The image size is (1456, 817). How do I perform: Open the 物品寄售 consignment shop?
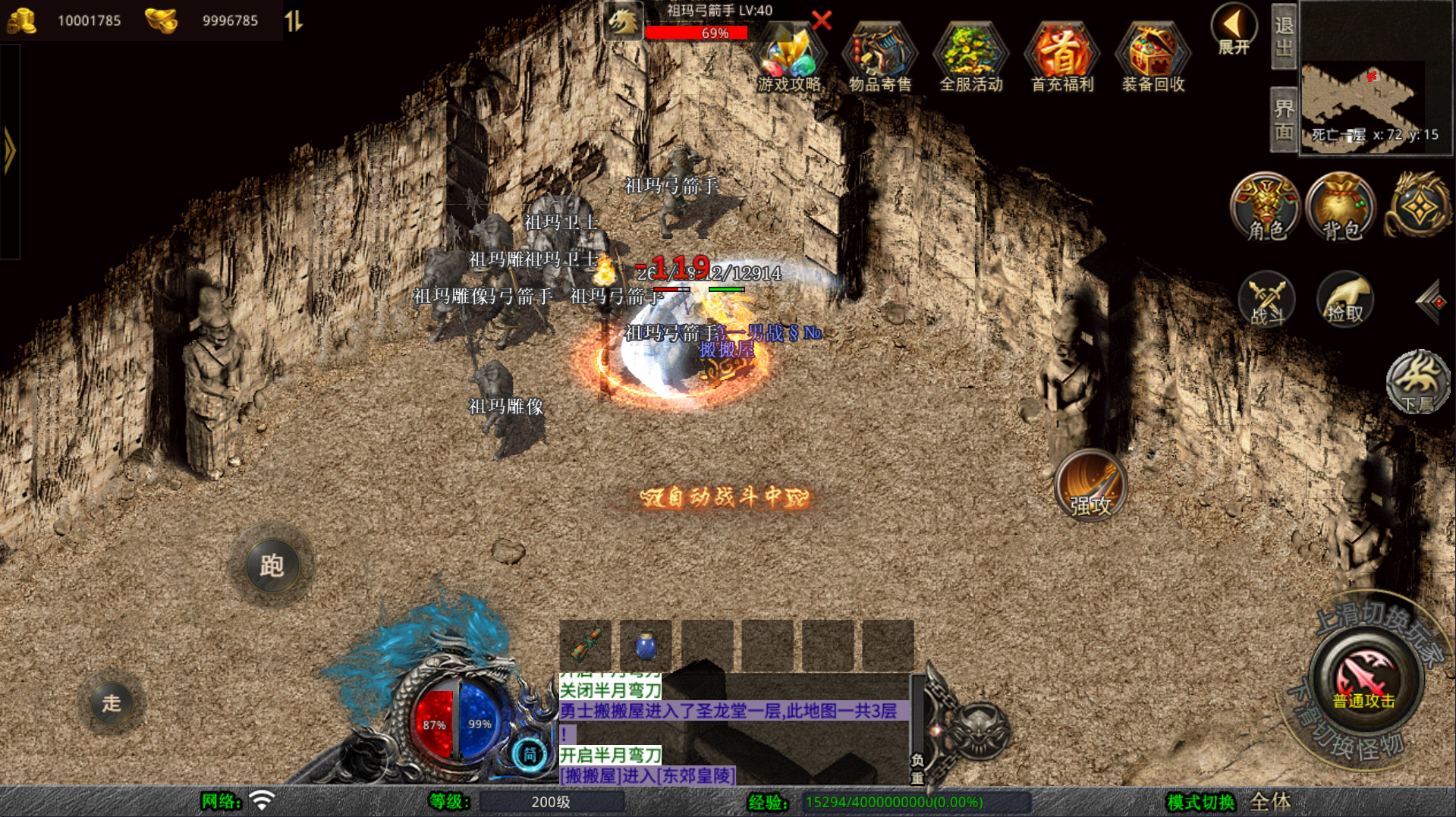[880, 57]
